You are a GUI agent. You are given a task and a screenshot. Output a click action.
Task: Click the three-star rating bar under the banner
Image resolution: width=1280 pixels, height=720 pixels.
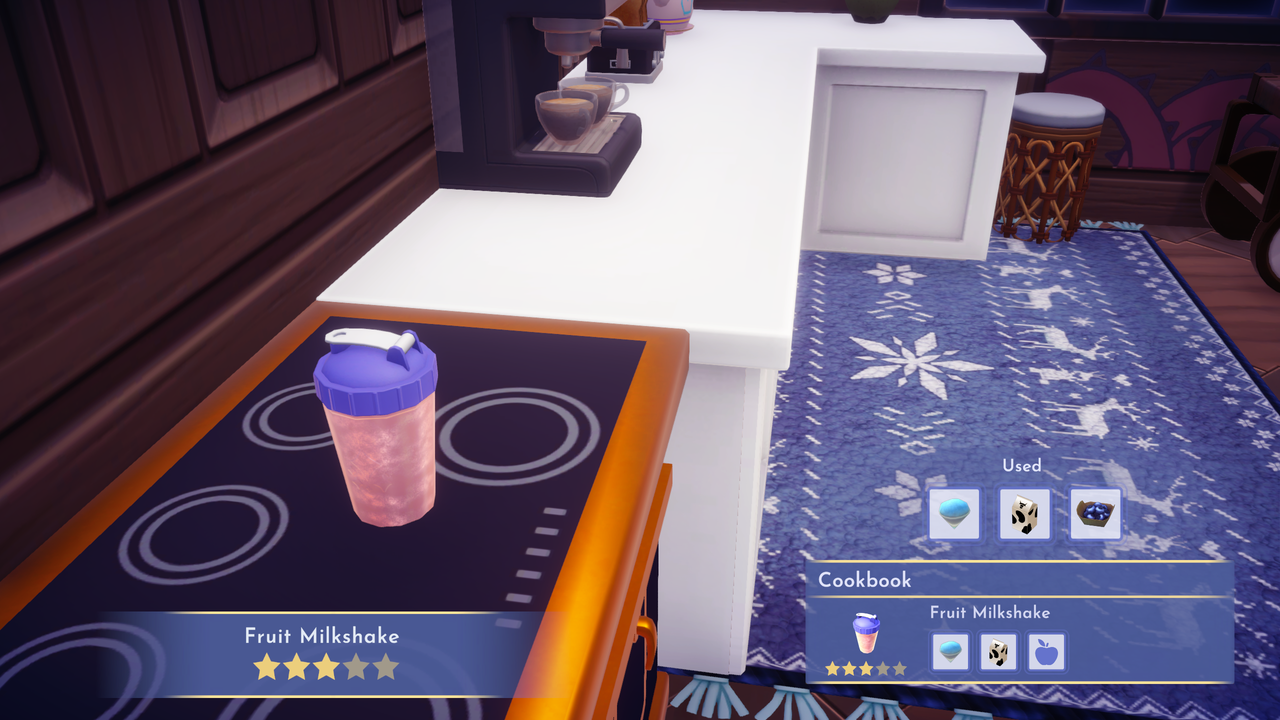[325, 665]
